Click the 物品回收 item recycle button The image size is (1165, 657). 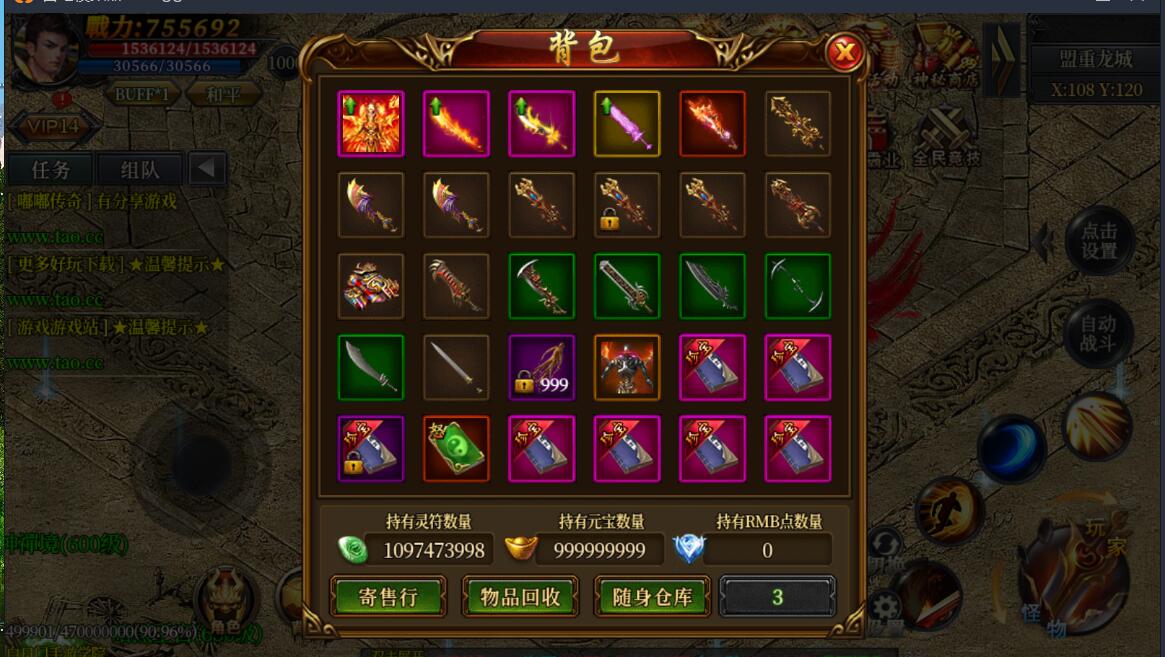pos(520,597)
